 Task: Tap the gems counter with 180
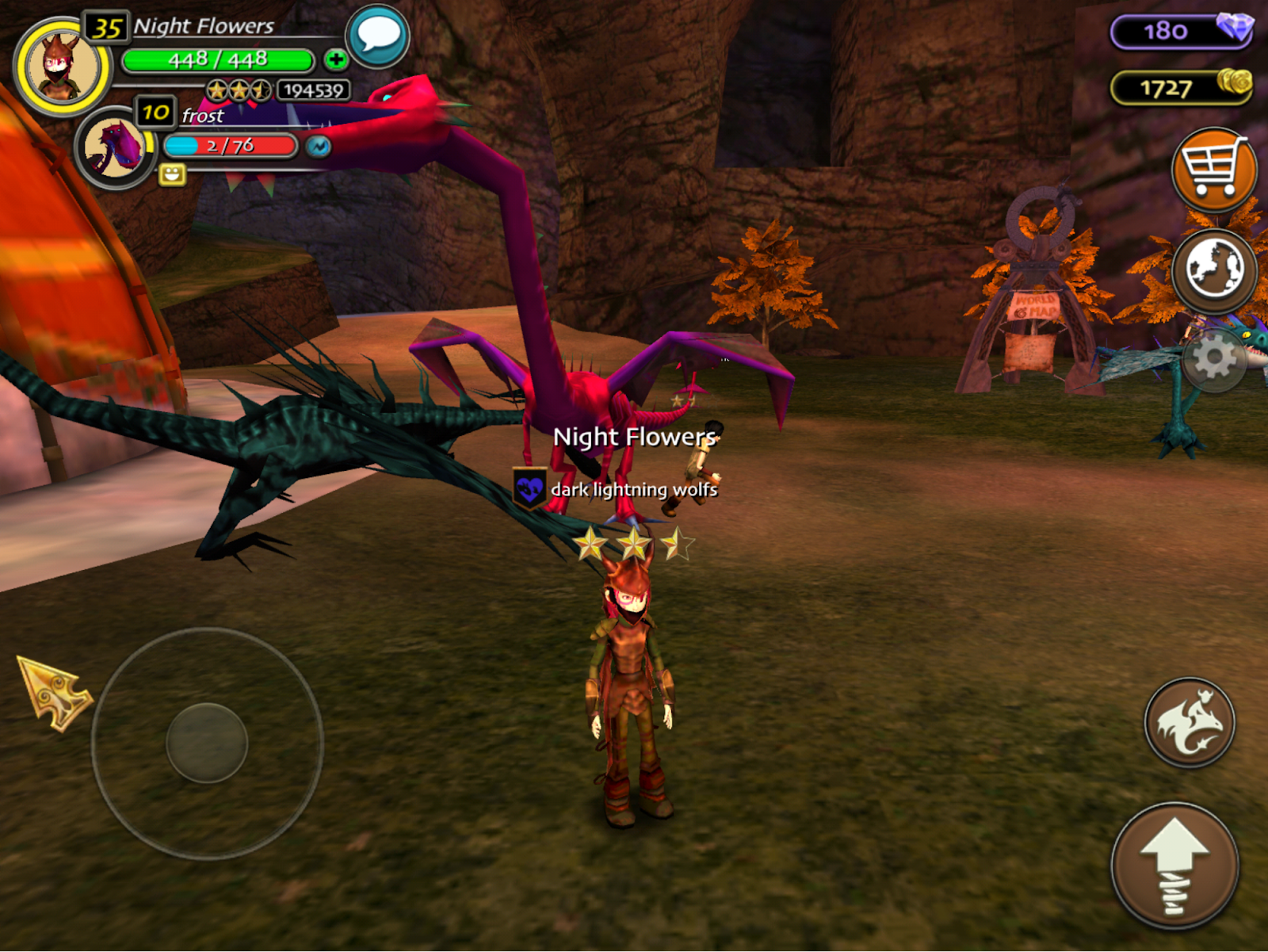pos(1181,31)
